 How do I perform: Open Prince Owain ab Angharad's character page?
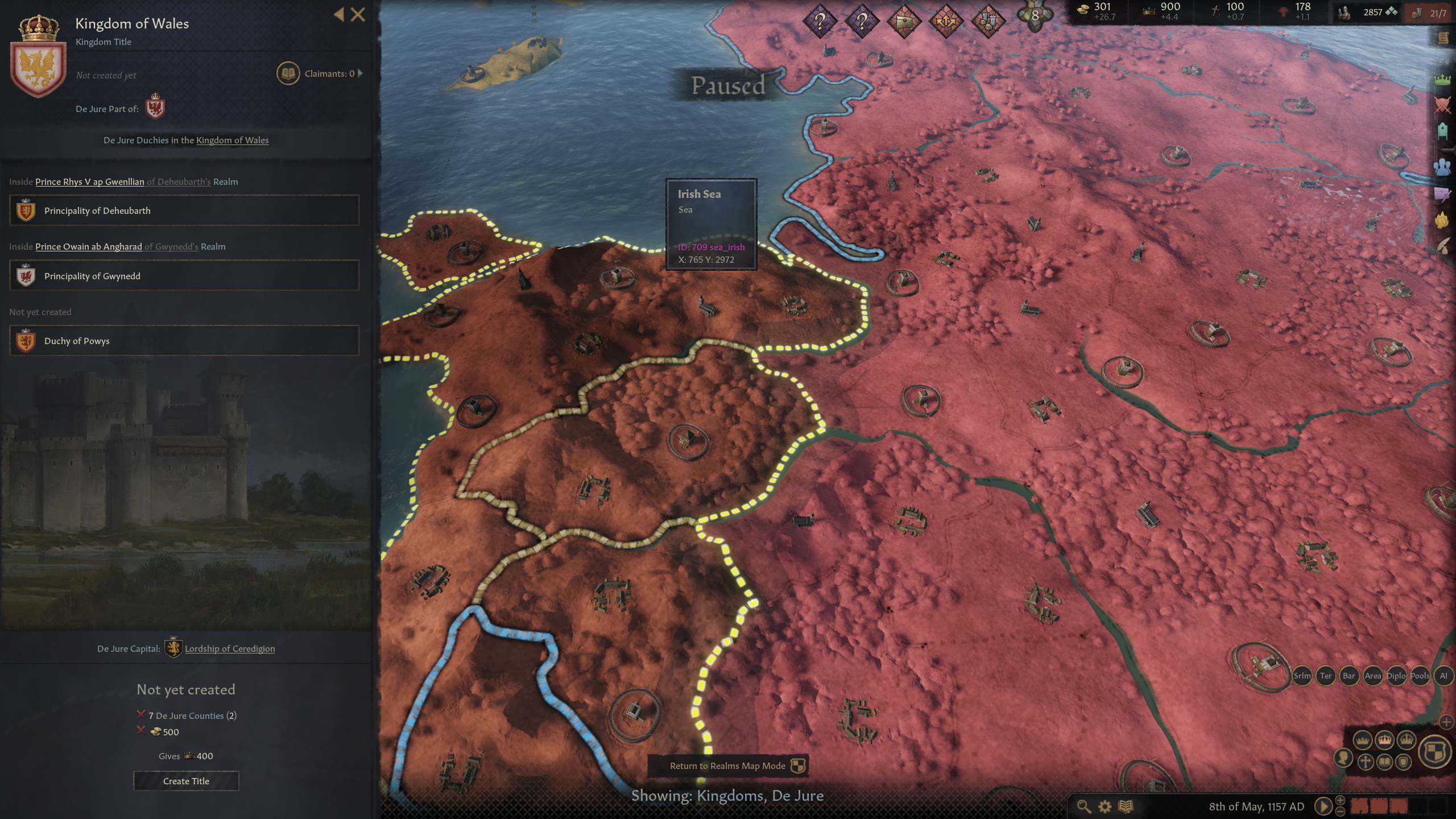pyautogui.click(x=88, y=246)
